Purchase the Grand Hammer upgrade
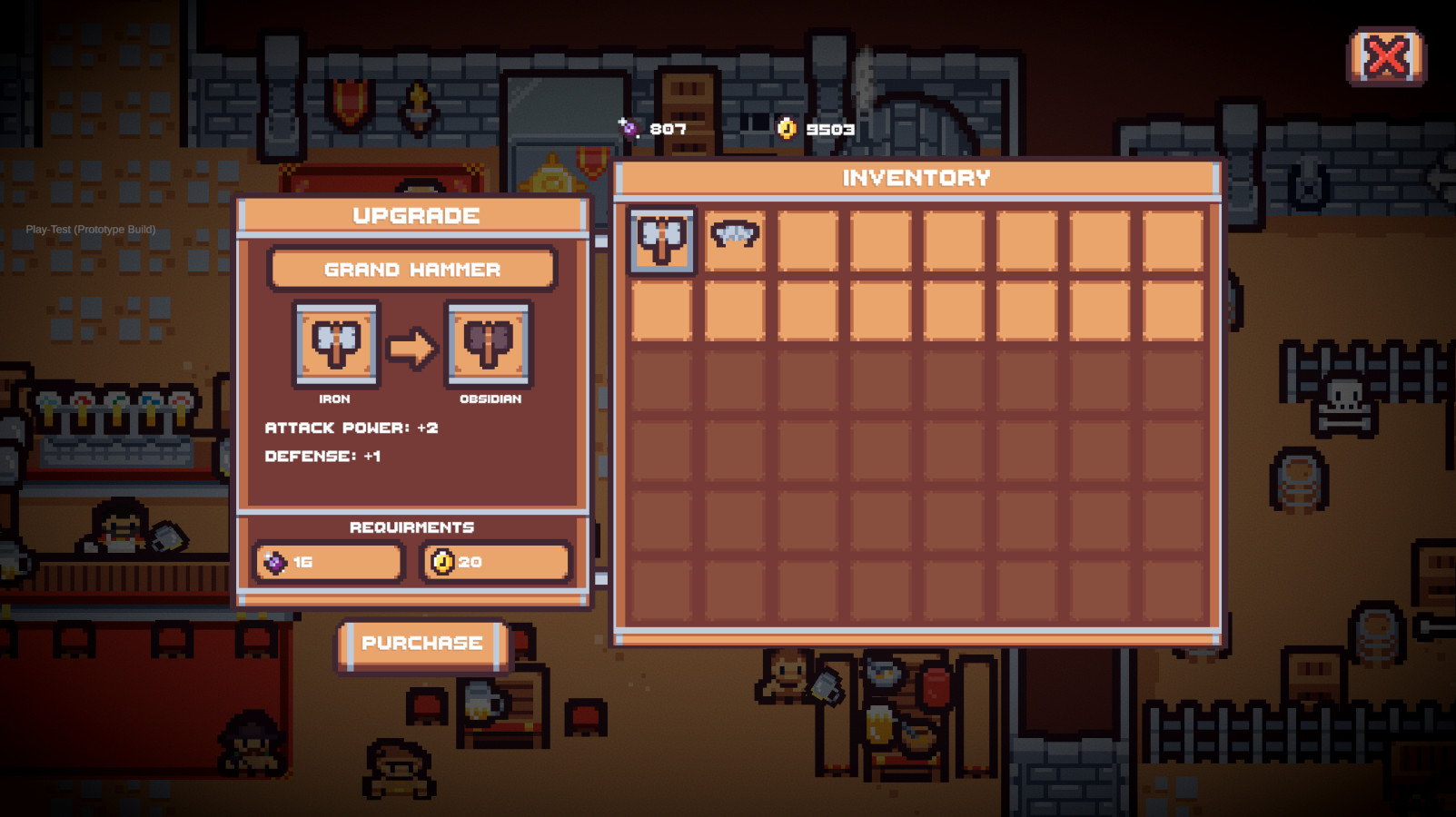1456x817 pixels. pos(422,645)
